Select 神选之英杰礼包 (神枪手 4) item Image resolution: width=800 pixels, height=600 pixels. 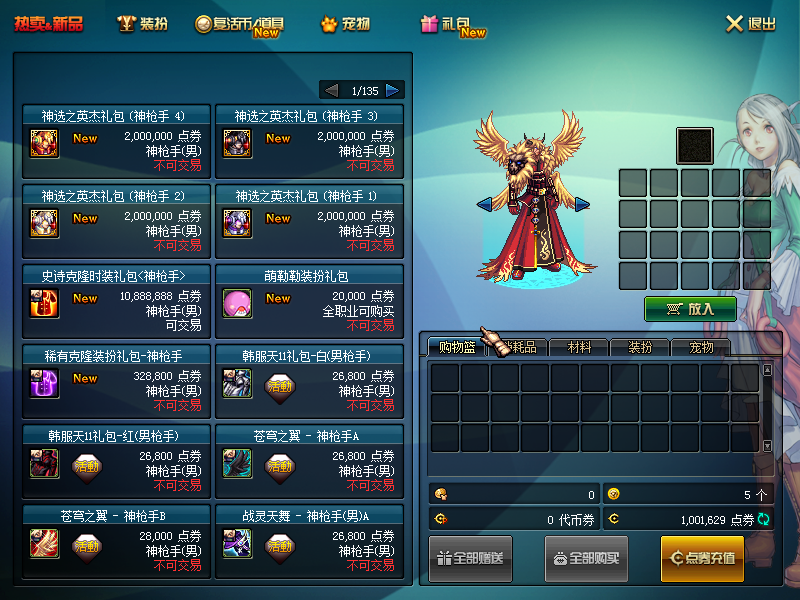(x=113, y=141)
